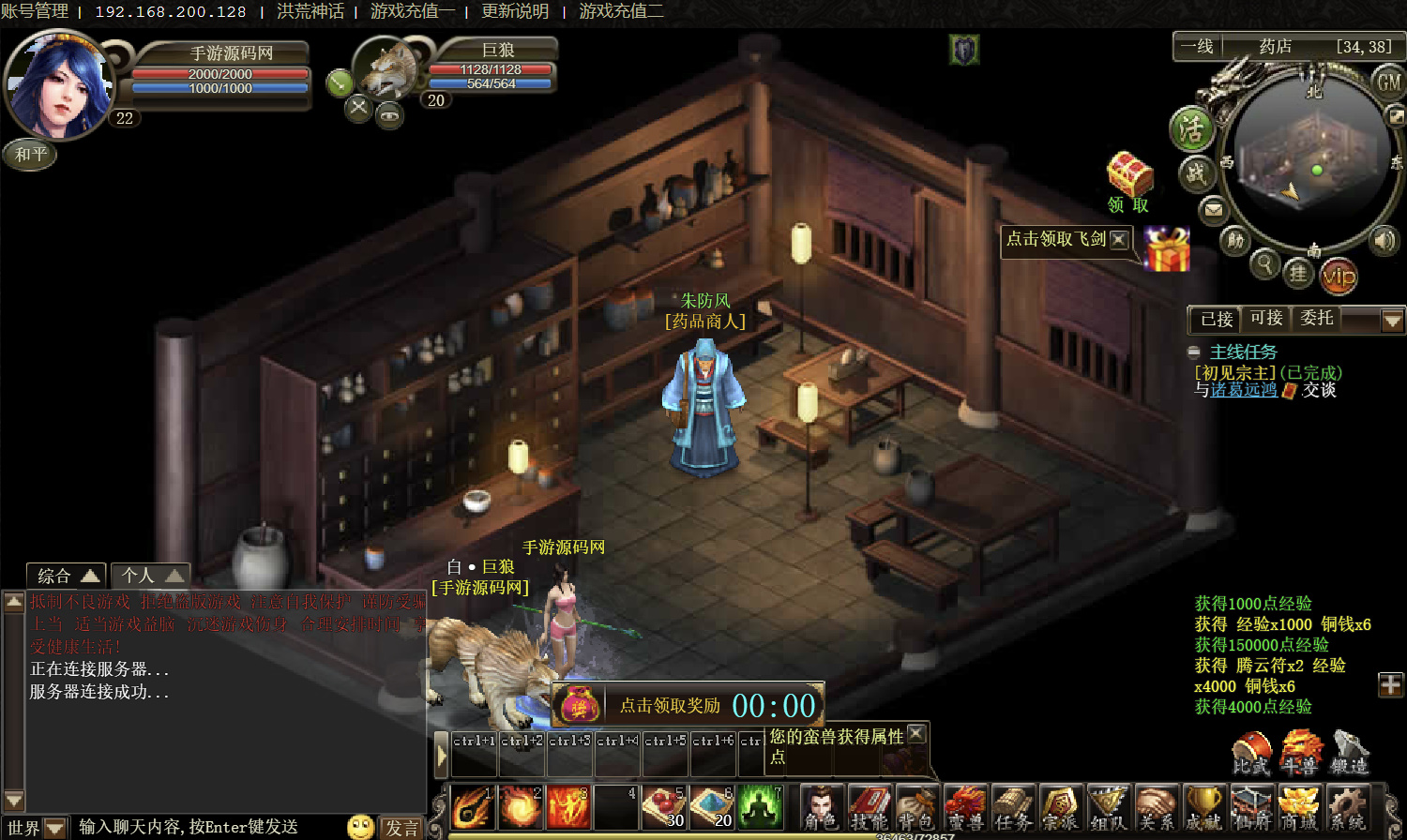The image size is (1407, 840).
Task: Open 更新说明 in the top menu bar
Action: click(x=515, y=11)
